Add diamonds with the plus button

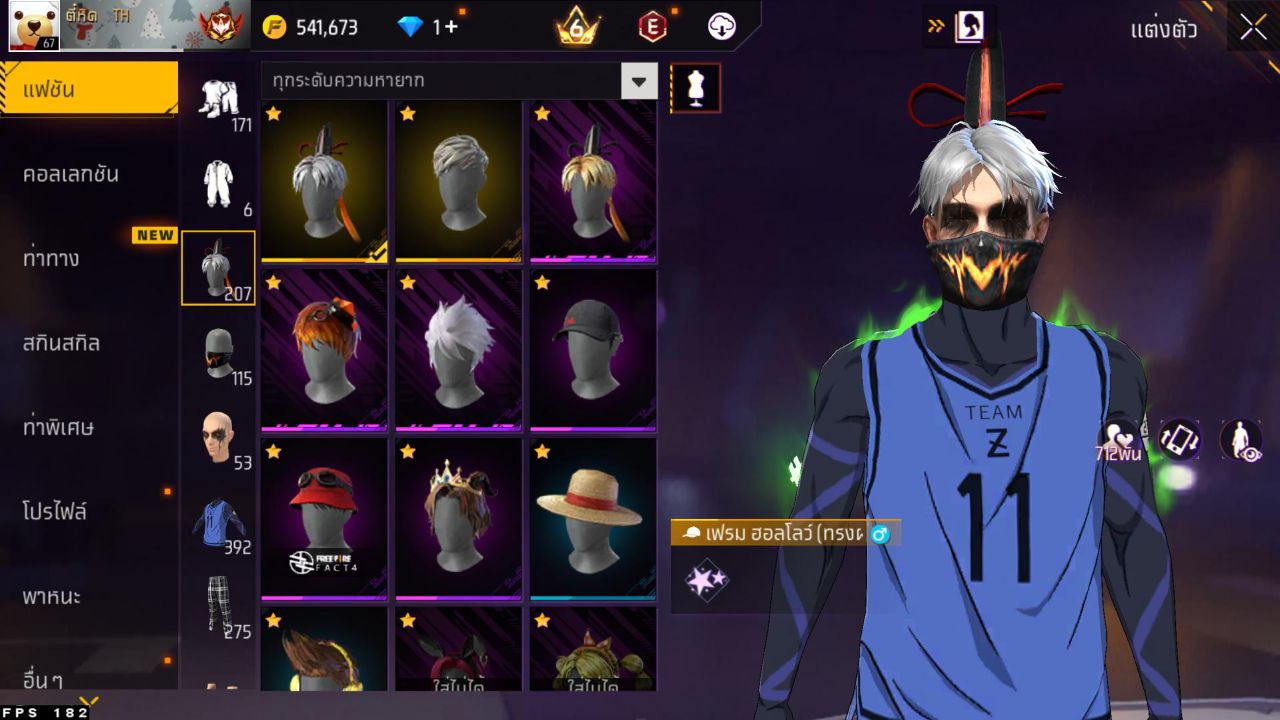point(451,27)
